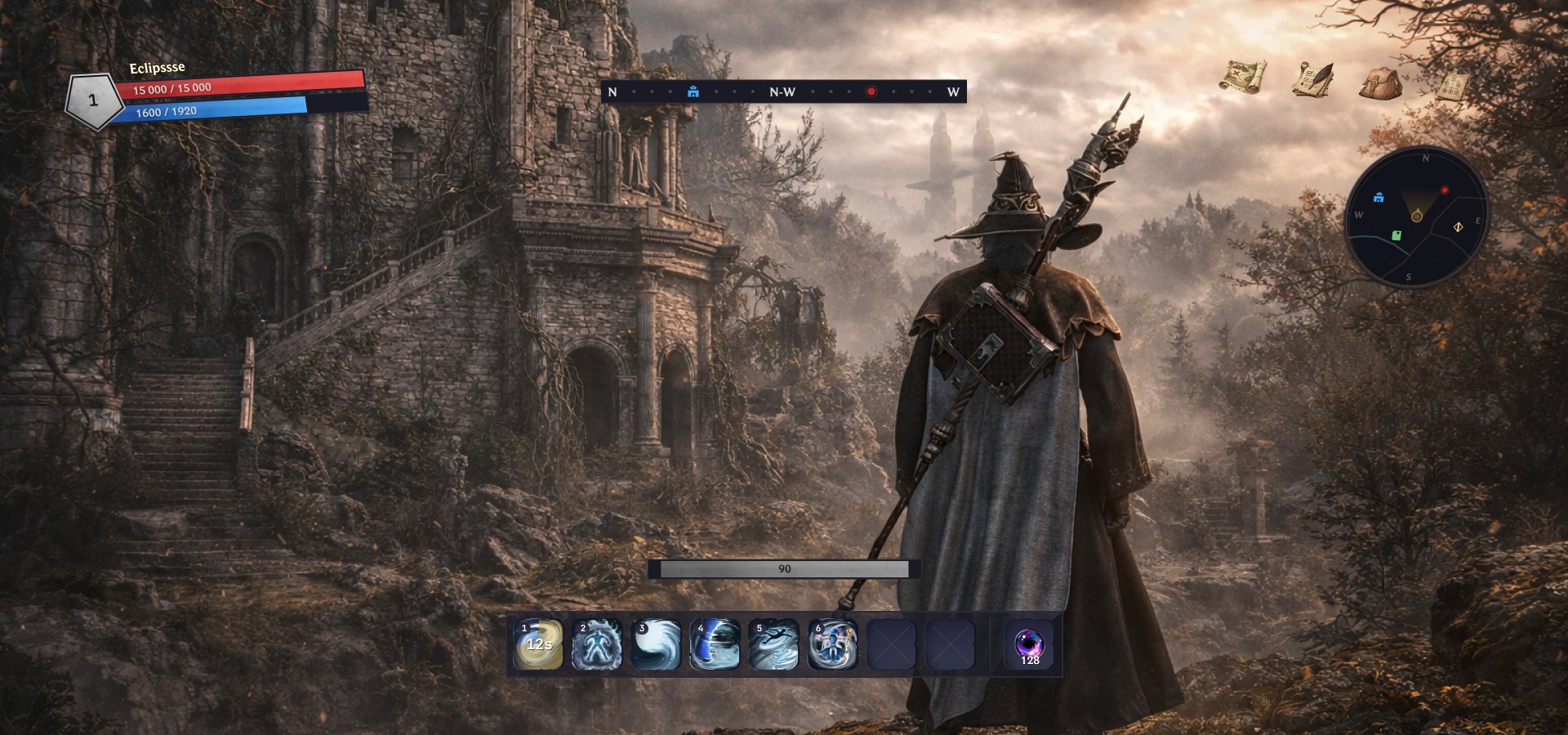
Task: Open the leather backpack inventory
Action: coord(1380,83)
